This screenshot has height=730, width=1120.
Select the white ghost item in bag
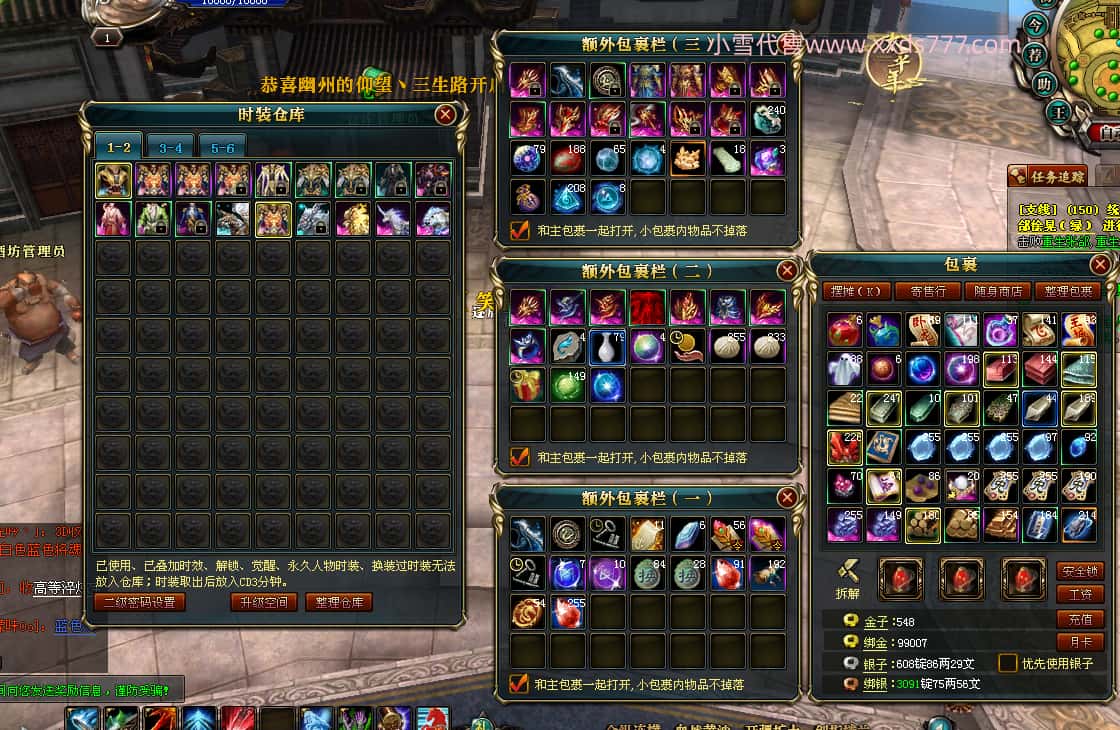point(844,369)
